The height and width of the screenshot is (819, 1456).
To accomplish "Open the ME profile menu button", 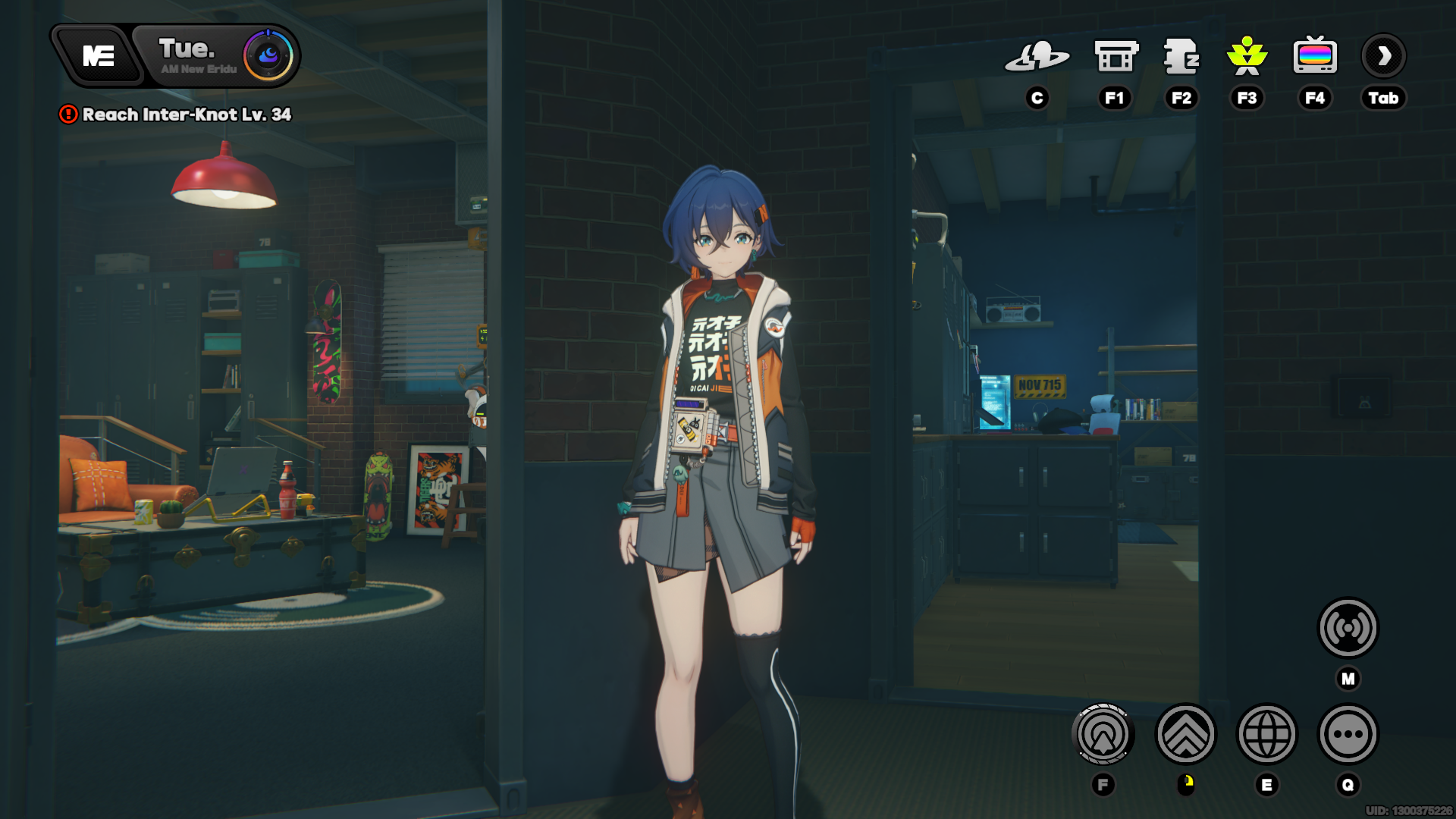I will [x=98, y=56].
